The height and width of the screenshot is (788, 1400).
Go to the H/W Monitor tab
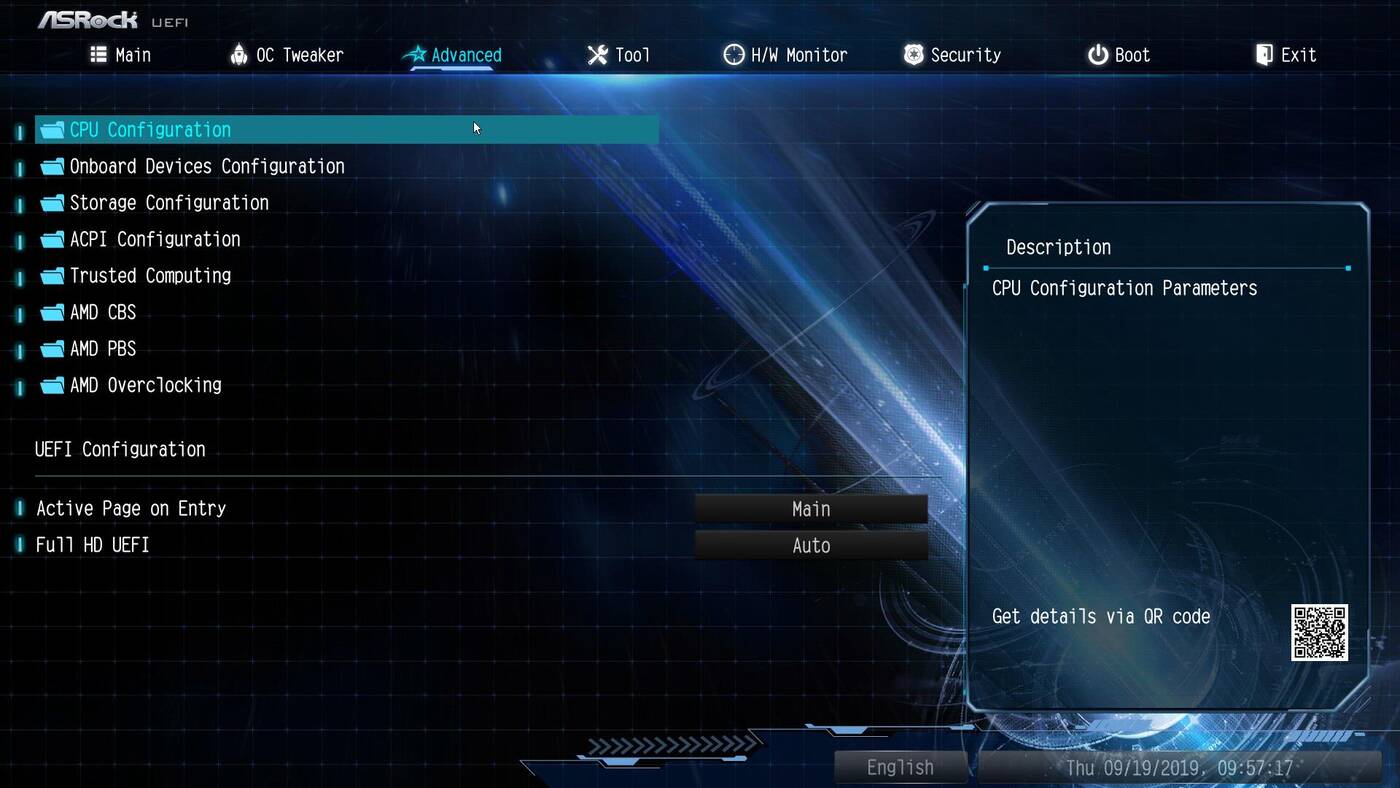click(x=786, y=55)
